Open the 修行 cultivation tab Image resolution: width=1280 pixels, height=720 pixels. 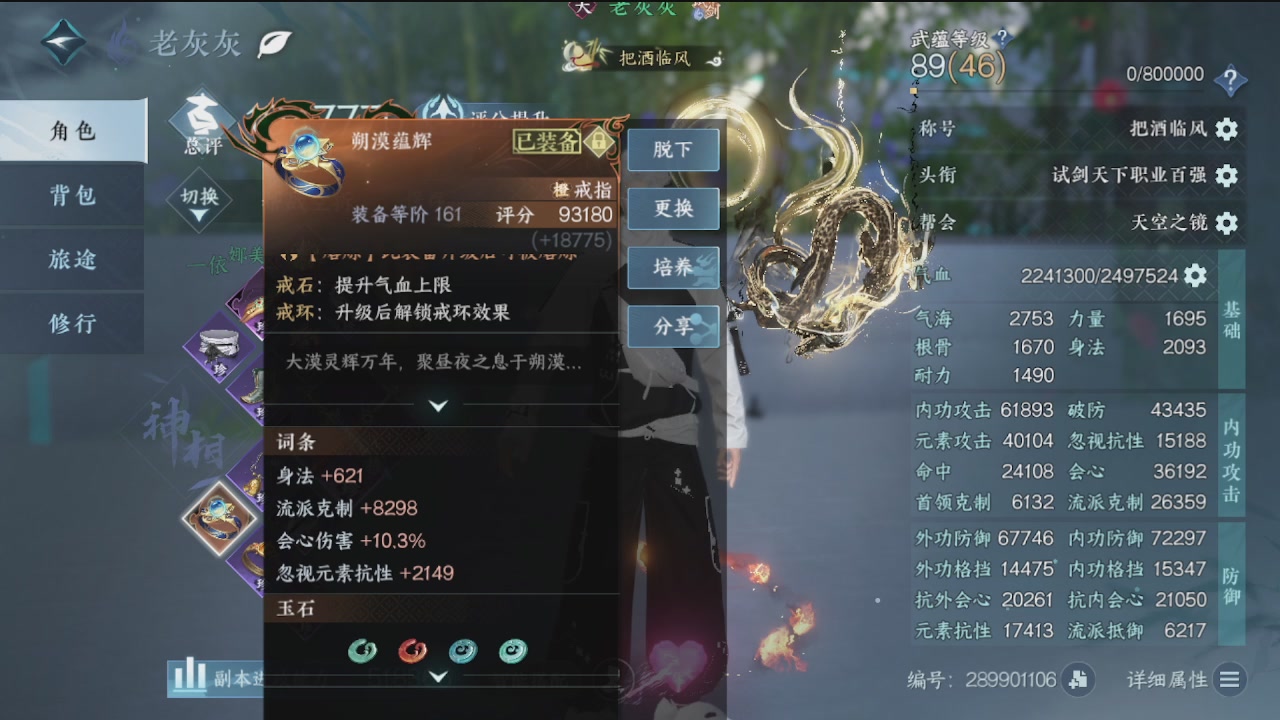pyautogui.click(x=72, y=324)
